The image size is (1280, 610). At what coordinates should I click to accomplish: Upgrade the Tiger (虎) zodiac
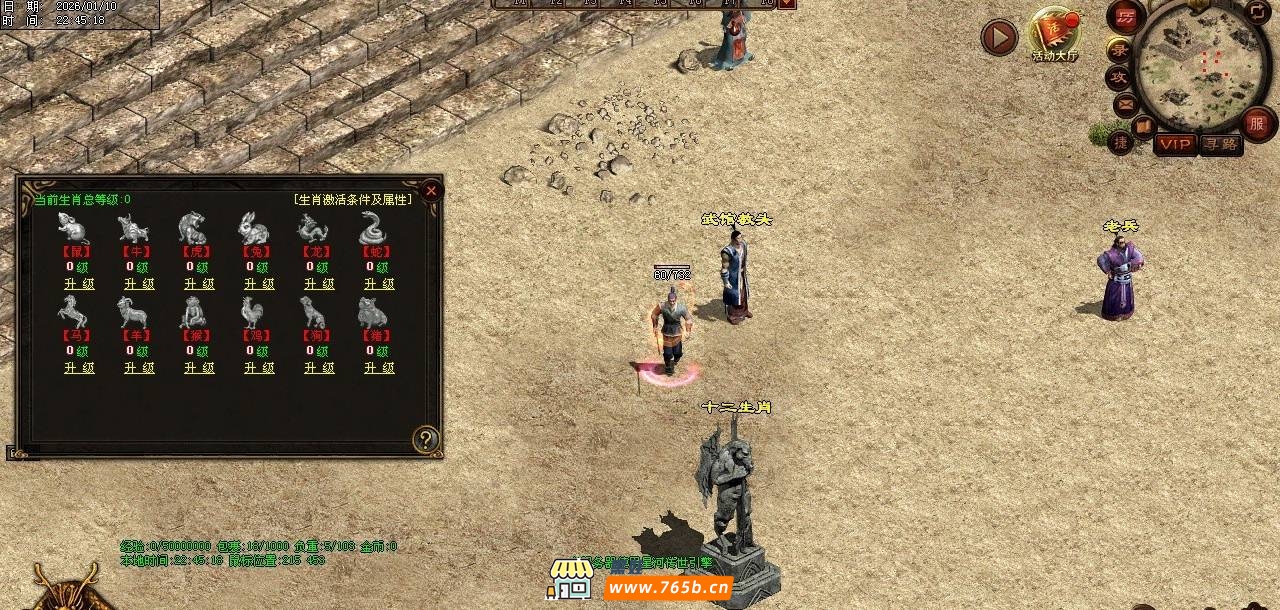click(200, 284)
